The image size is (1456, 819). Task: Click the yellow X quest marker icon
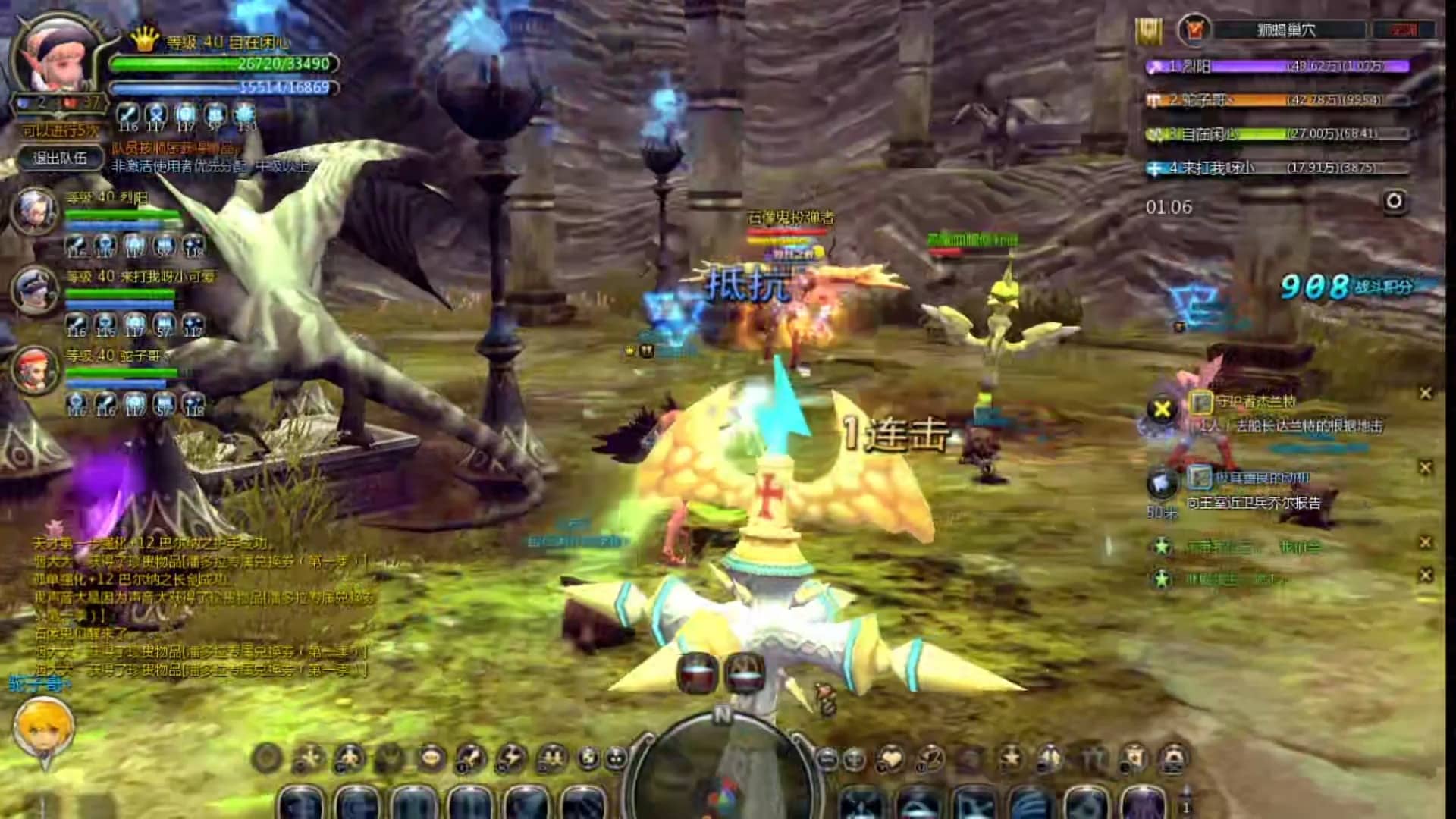[x=1161, y=410]
